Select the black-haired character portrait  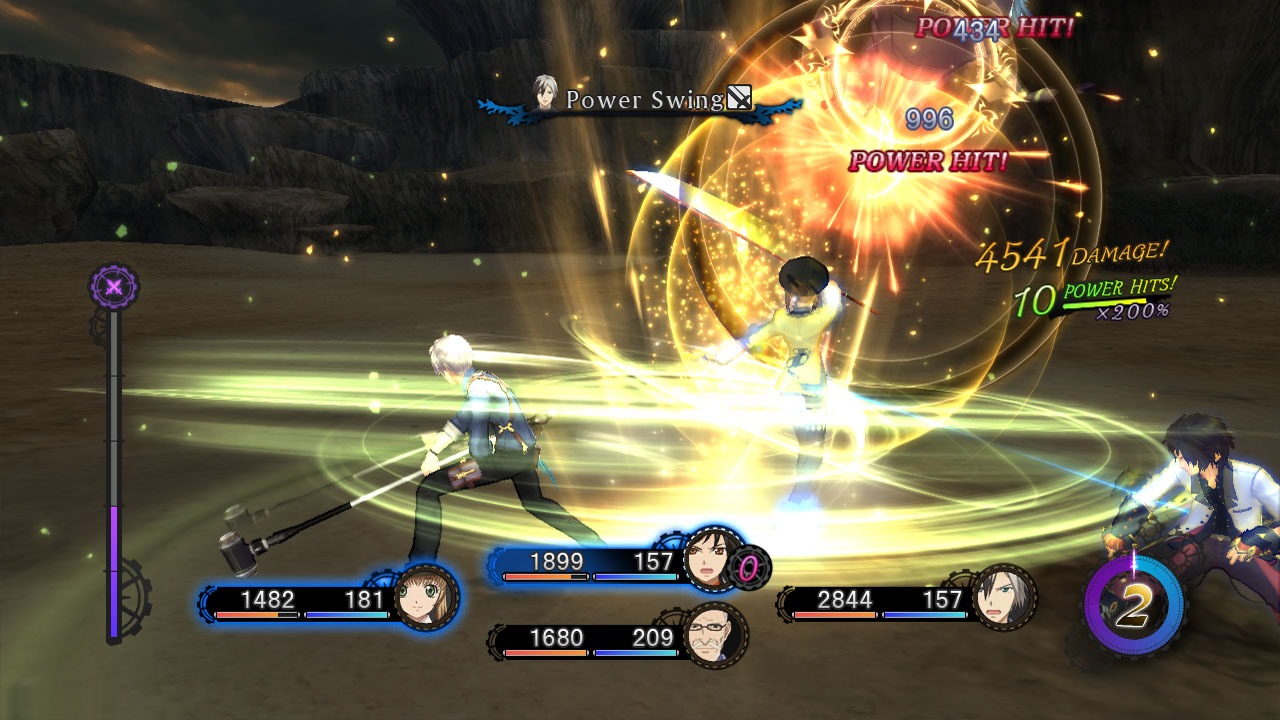coord(714,562)
